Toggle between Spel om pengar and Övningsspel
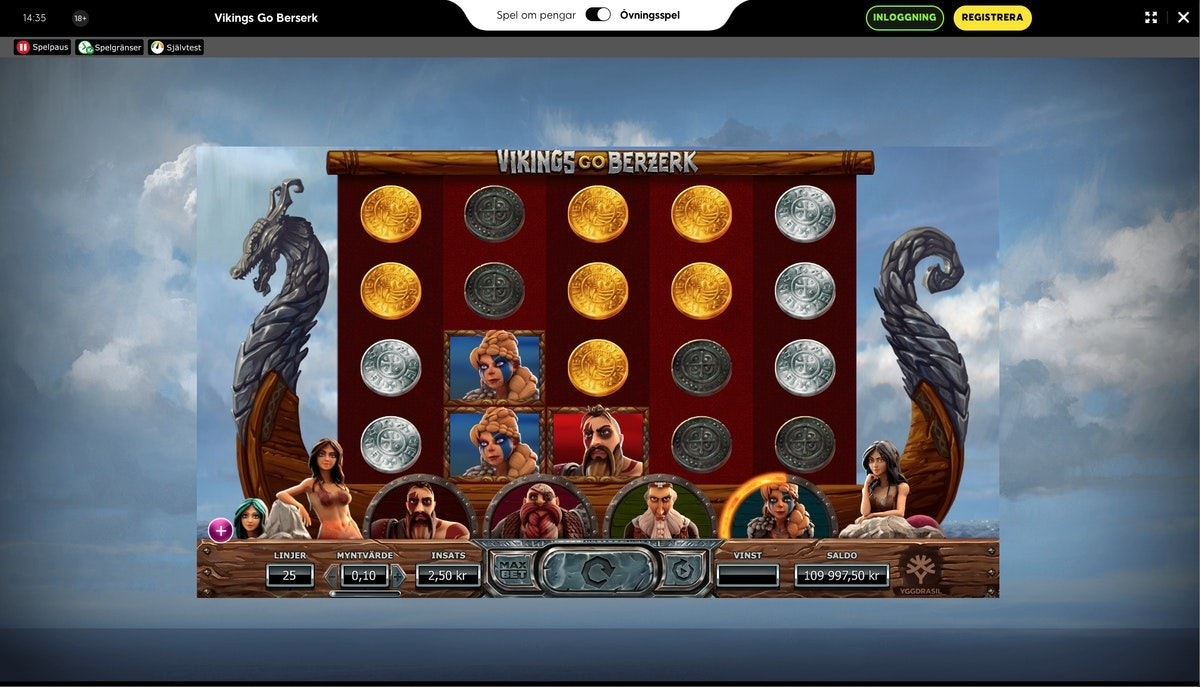Image resolution: width=1200 pixels, height=687 pixels. [x=598, y=15]
